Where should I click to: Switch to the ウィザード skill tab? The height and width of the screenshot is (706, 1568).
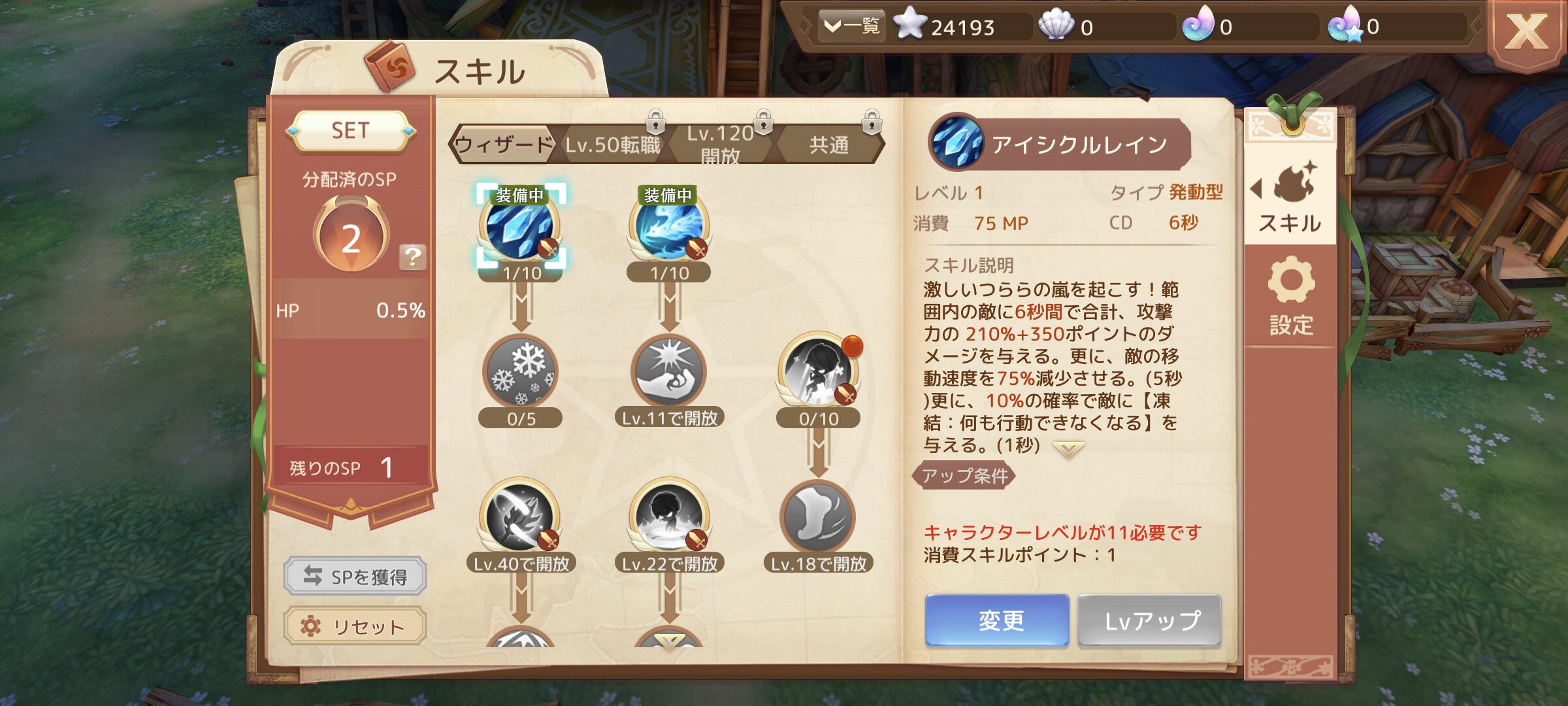pyautogui.click(x=503, y=144)
